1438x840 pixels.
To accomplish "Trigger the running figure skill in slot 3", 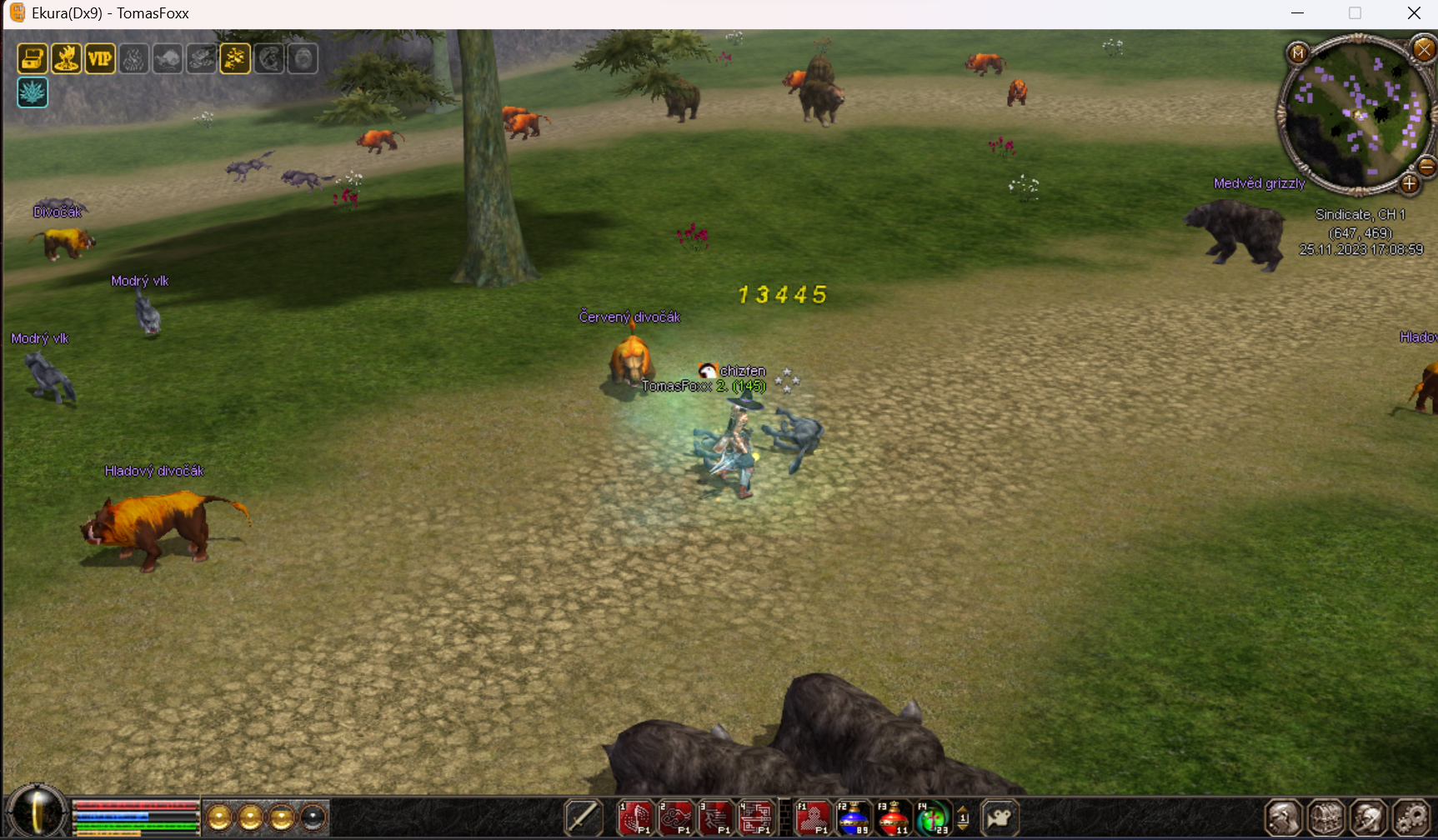I will point(715,817).
